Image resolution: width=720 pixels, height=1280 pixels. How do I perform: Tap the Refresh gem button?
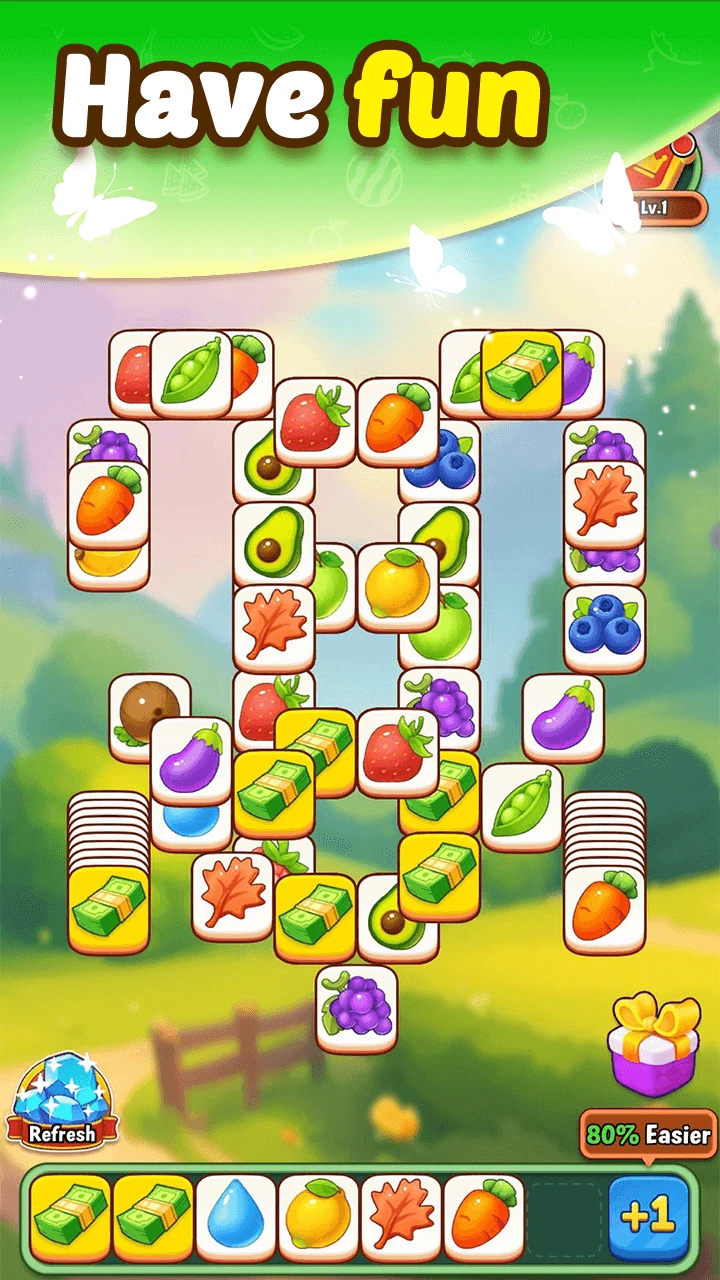point(62,1102)
